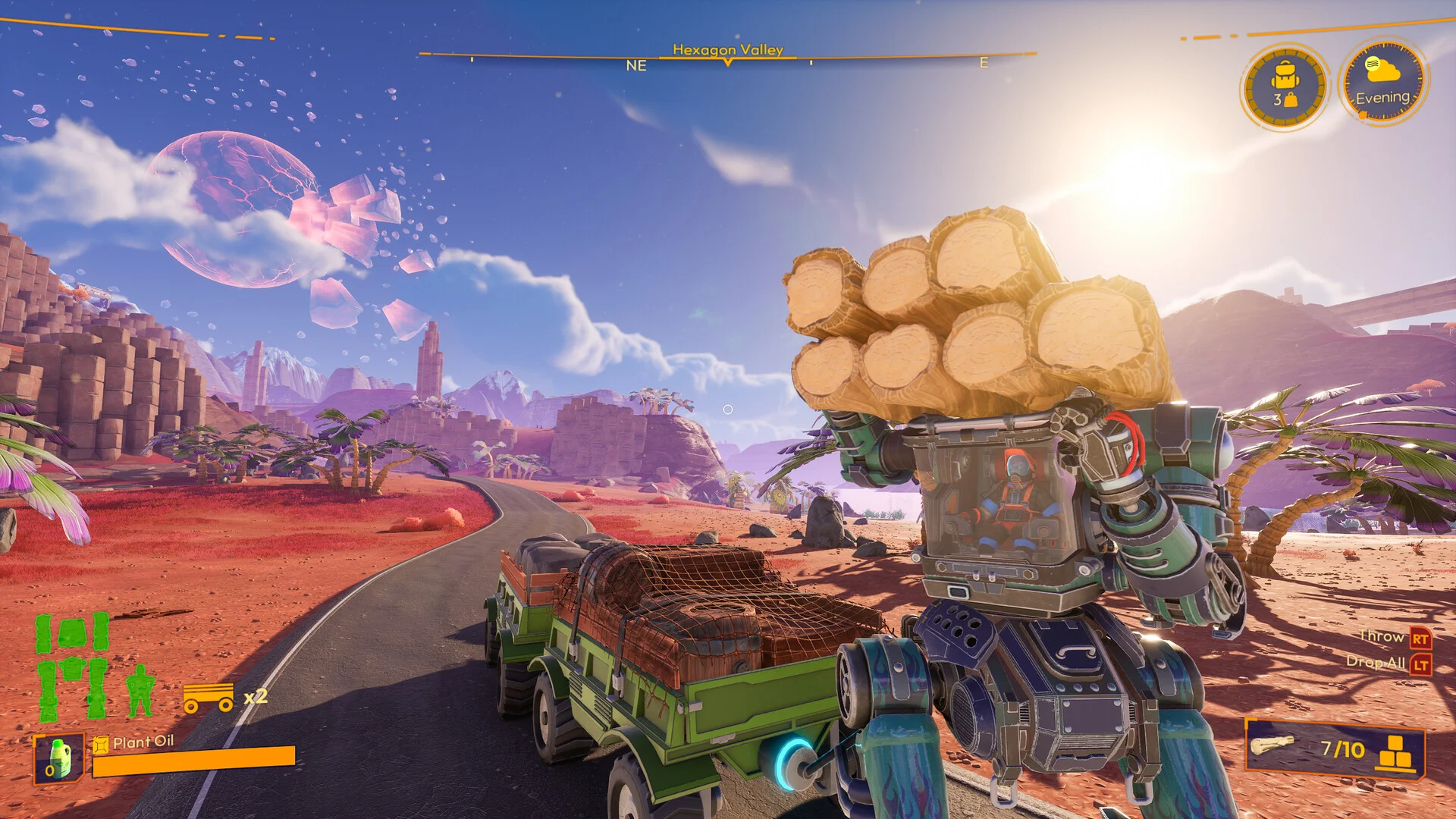The image size is (1456, 819).
Task: Select the green mech damage status diagram
Action: point(73,667)
